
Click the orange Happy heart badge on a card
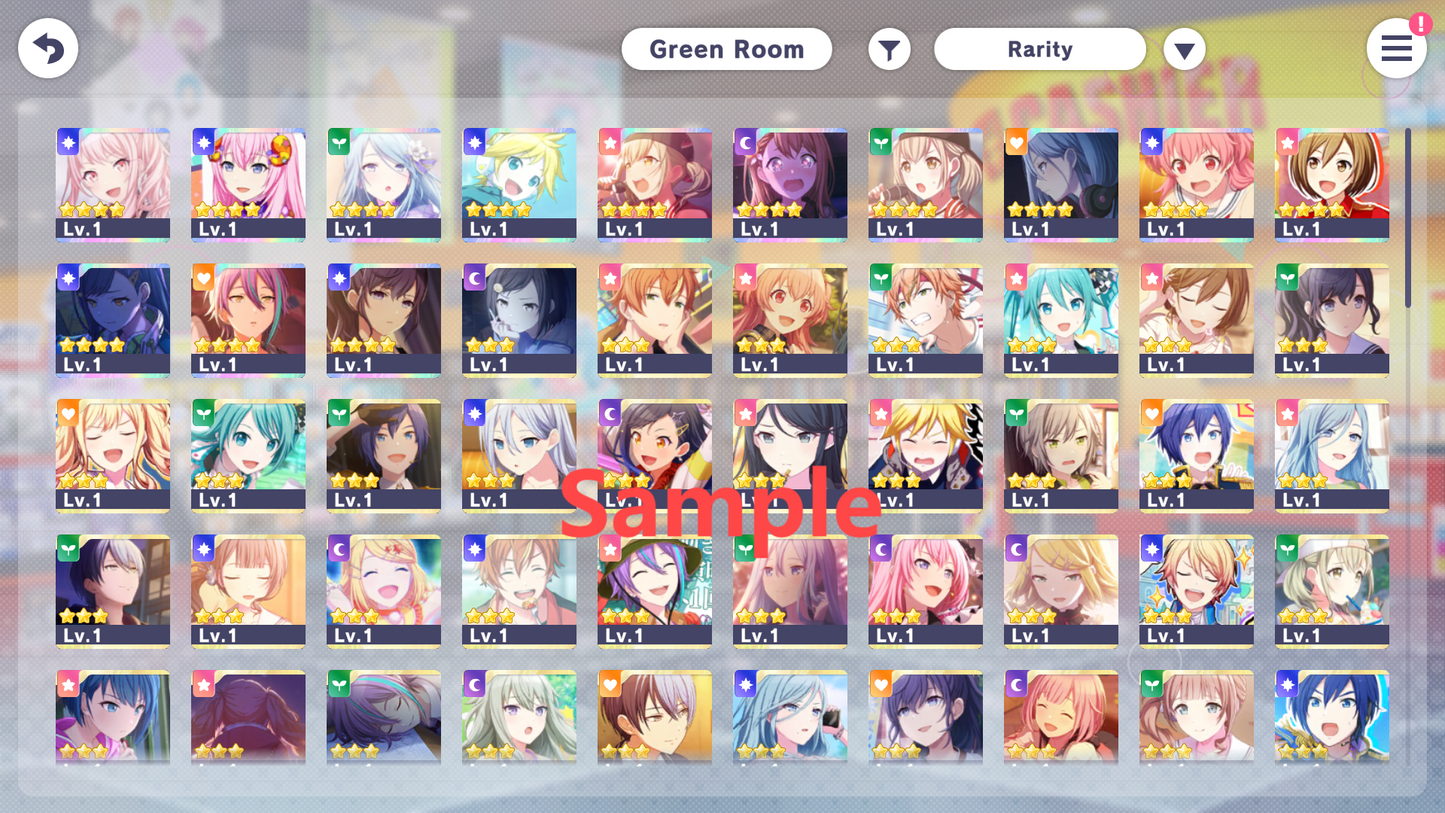coord(1016,142)
